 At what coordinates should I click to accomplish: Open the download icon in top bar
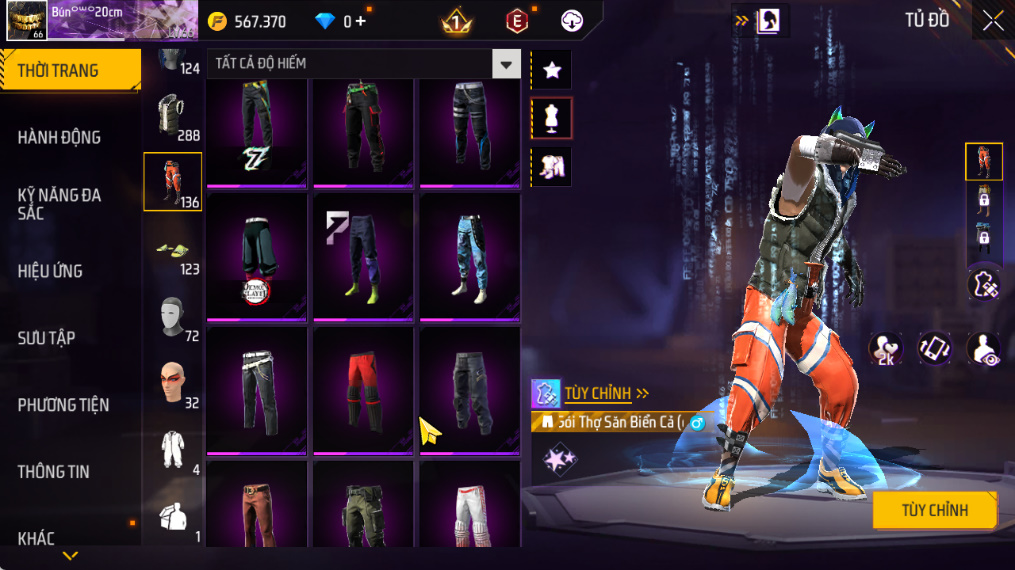click(572, 21)
